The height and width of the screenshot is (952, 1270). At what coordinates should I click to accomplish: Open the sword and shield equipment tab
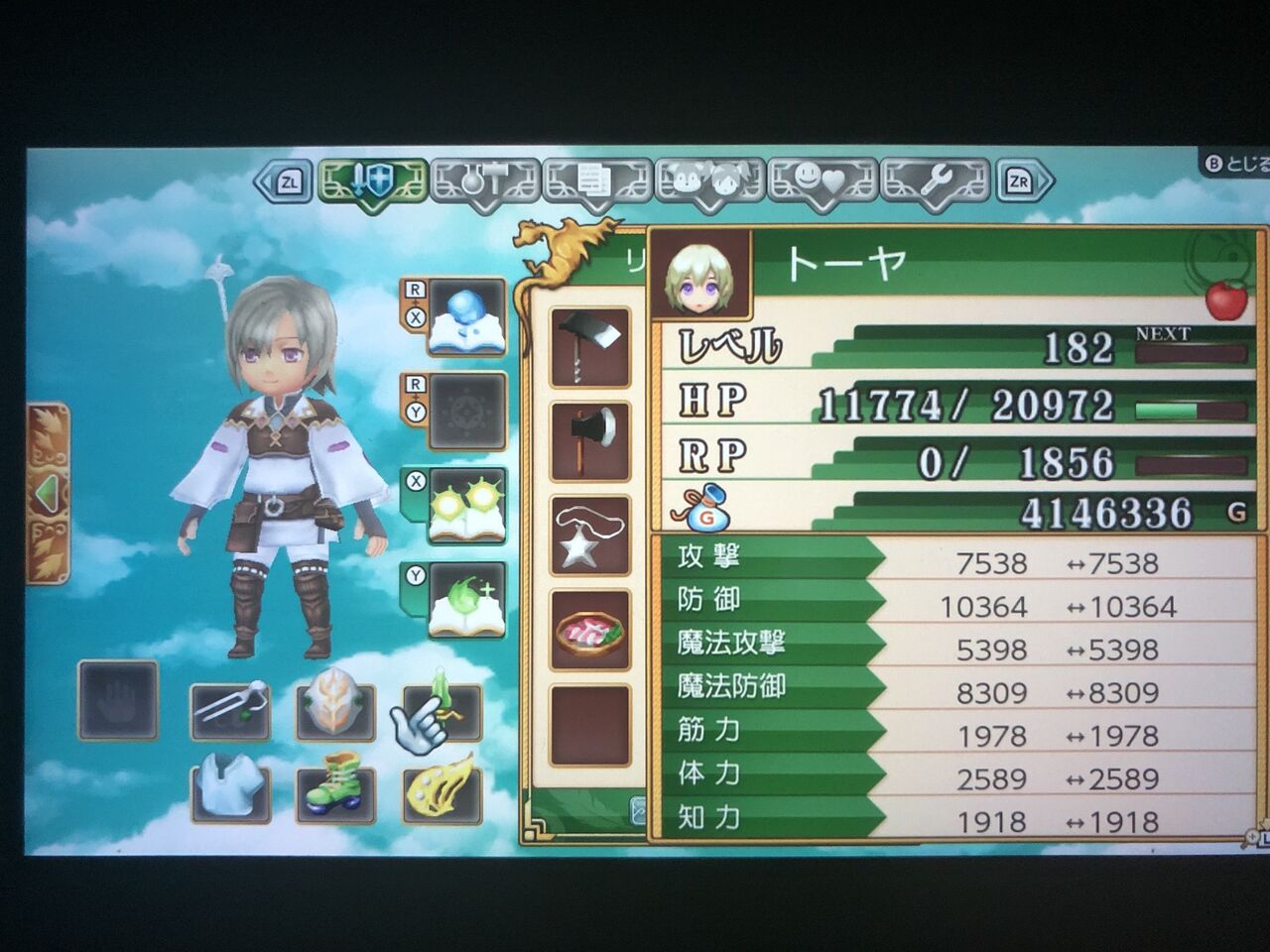[371, 181]
